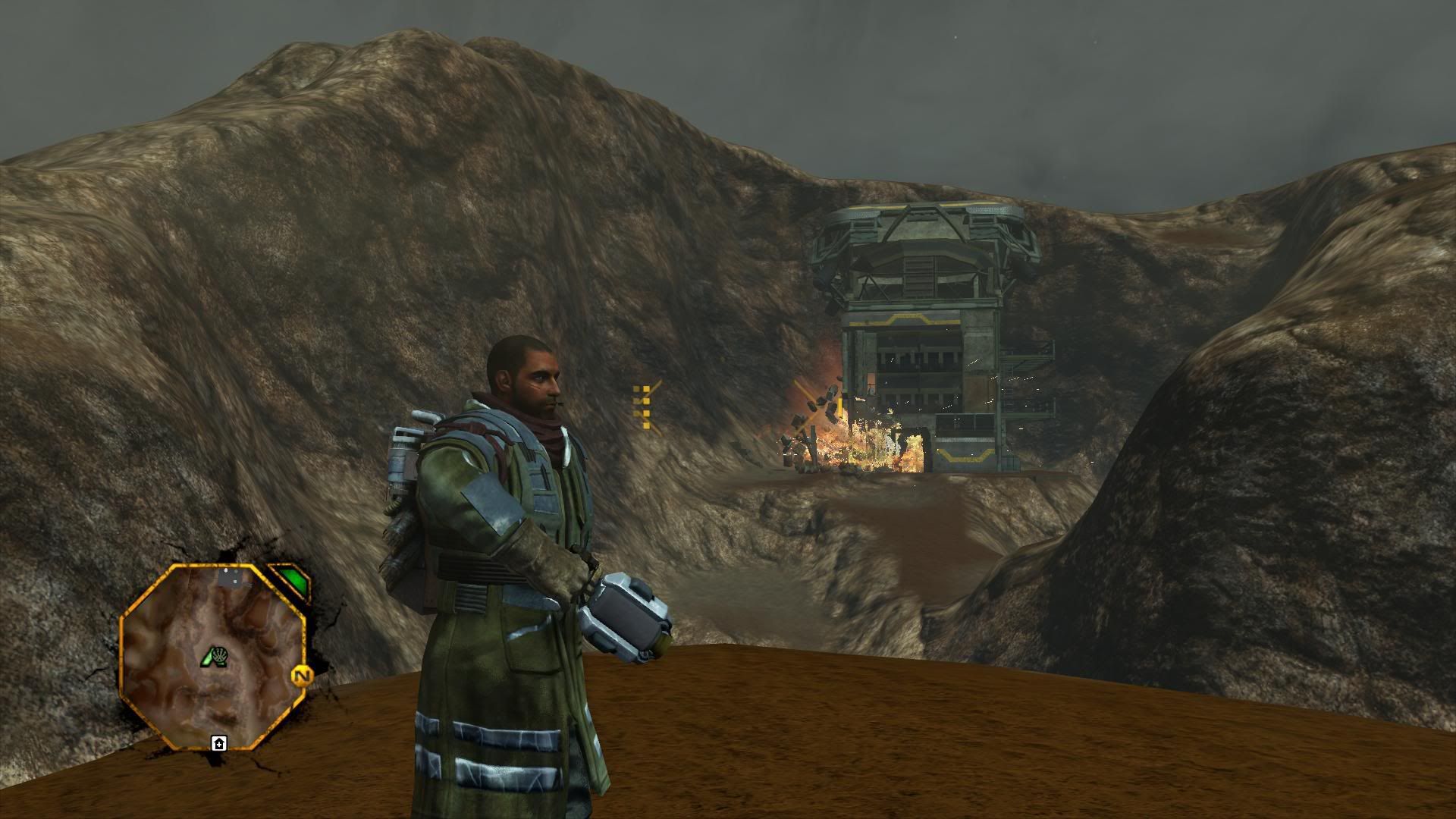Open the octagonal minimap
Image resolution: width=1456 pixels, height=819 pixels.
pyautogui.click(x=214, y=655)
